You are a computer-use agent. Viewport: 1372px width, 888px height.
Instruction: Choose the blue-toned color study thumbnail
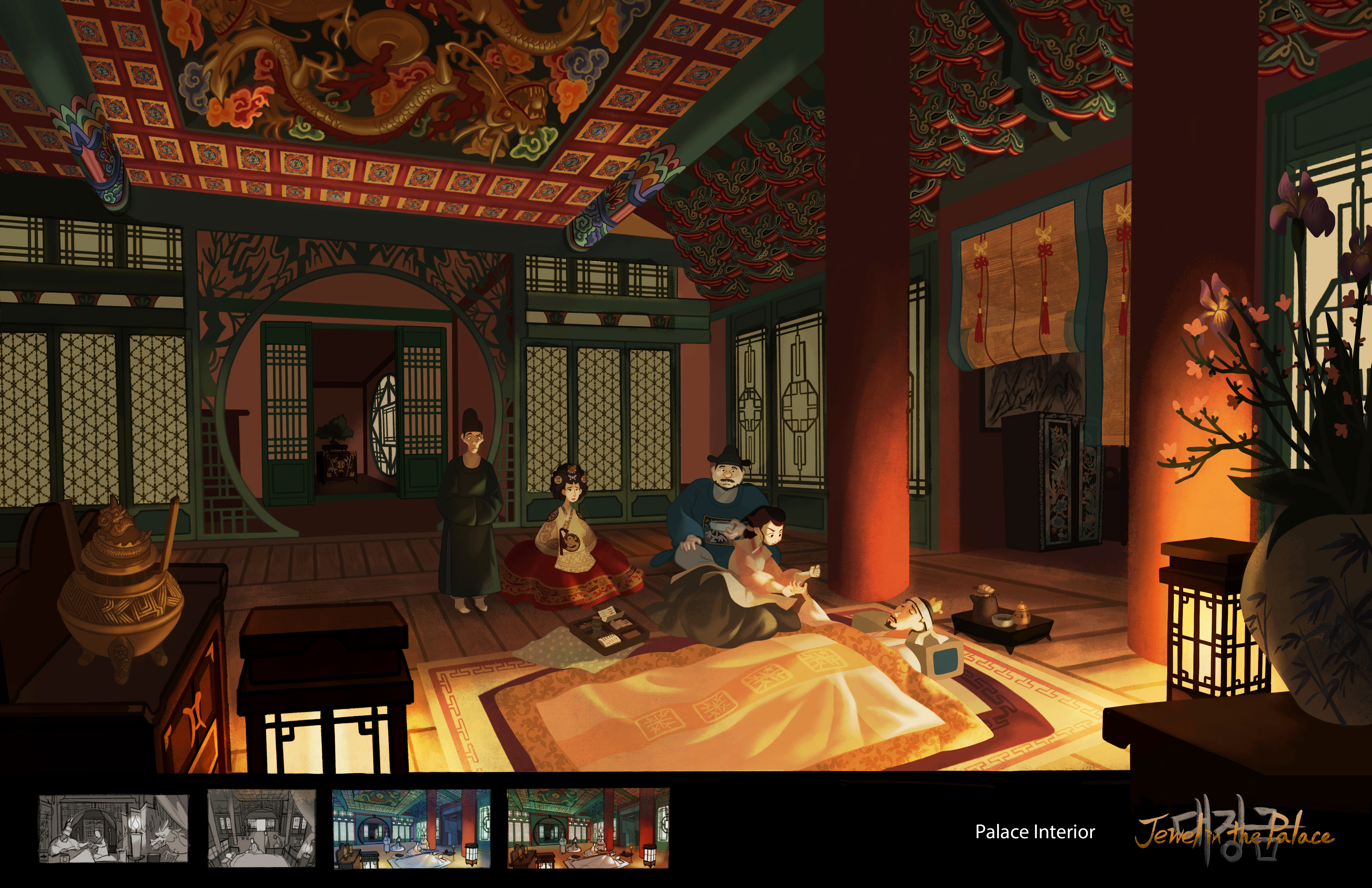[x=412, y=829]
